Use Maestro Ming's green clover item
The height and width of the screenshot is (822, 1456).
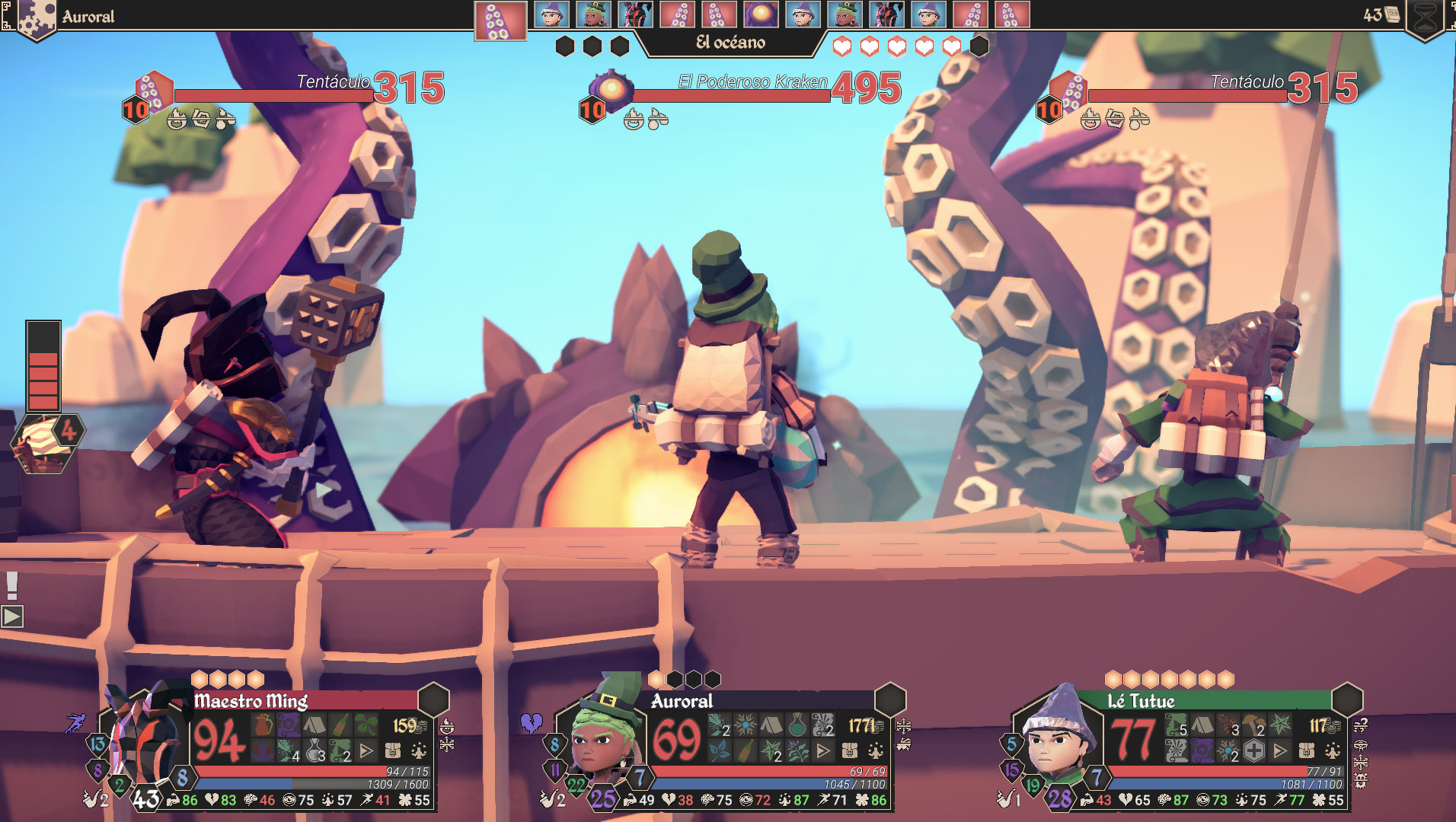coord(366,725)
